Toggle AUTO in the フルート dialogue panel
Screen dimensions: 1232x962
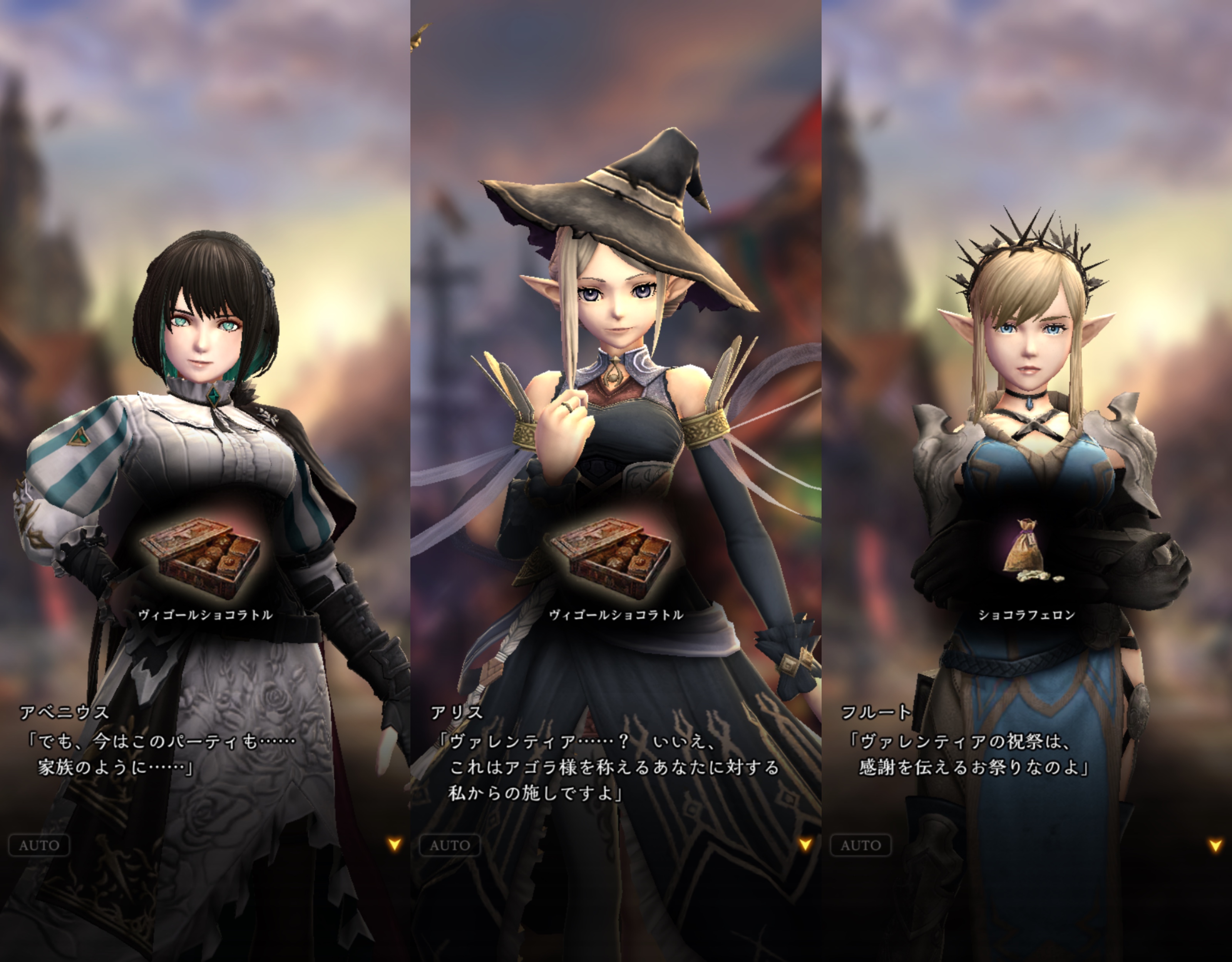[860, 845]
